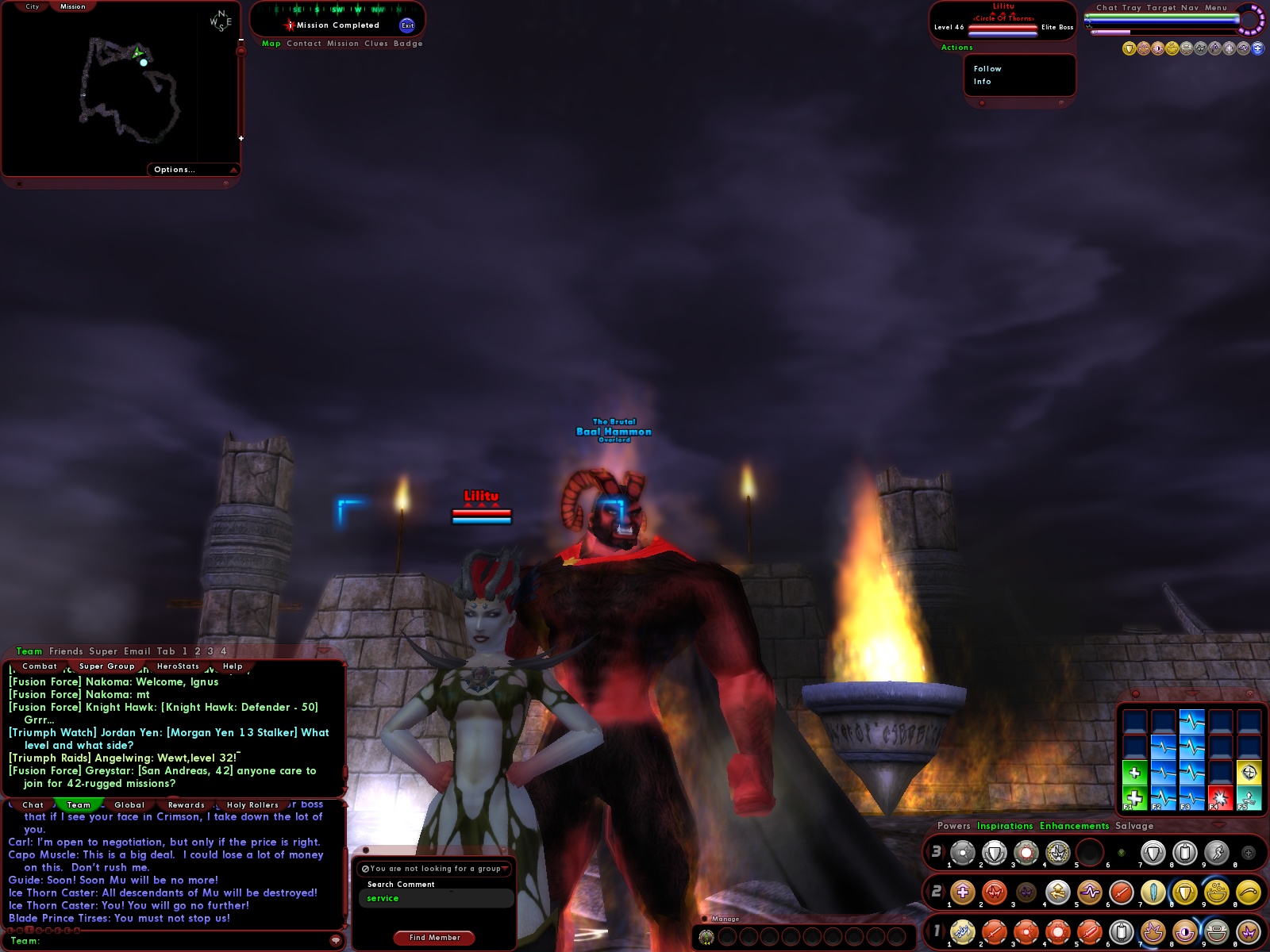Image resolution: width=1270 pixels, height=952 pixels.
Task: Click the compass rose on the minimap
Action: 221,21
